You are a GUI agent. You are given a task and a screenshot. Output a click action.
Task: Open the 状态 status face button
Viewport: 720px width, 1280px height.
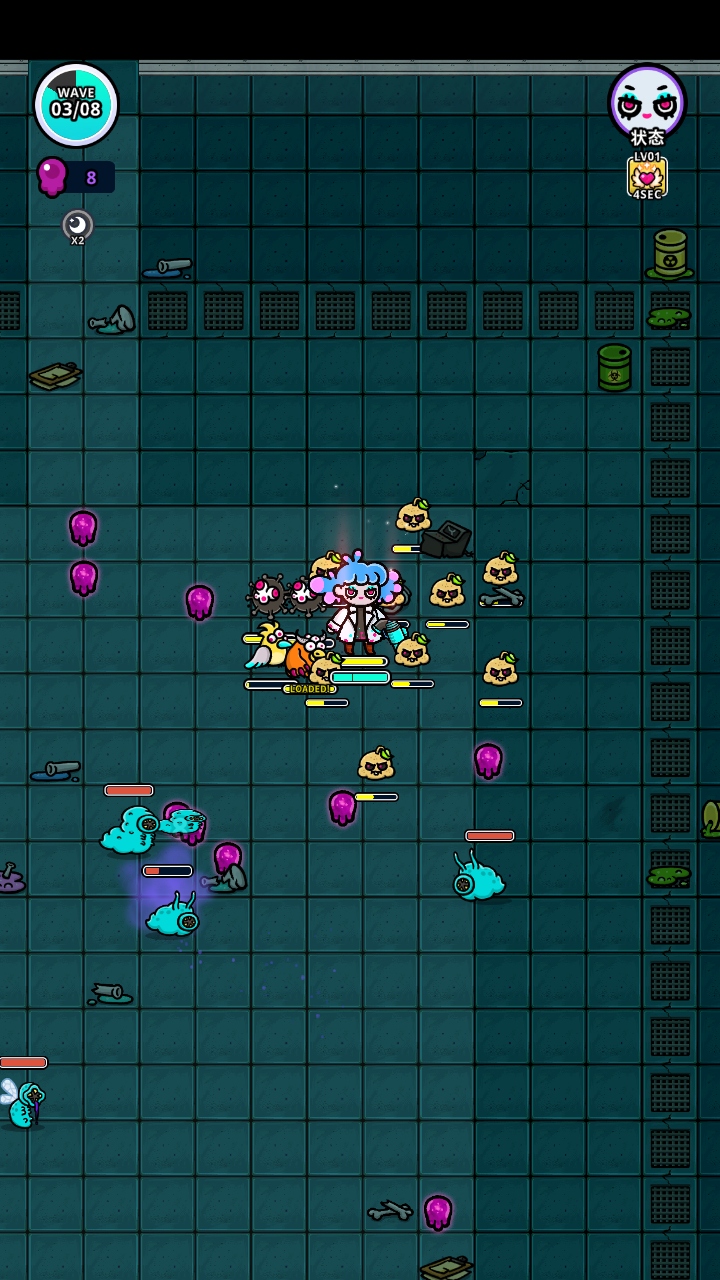(x=647, y=101)
